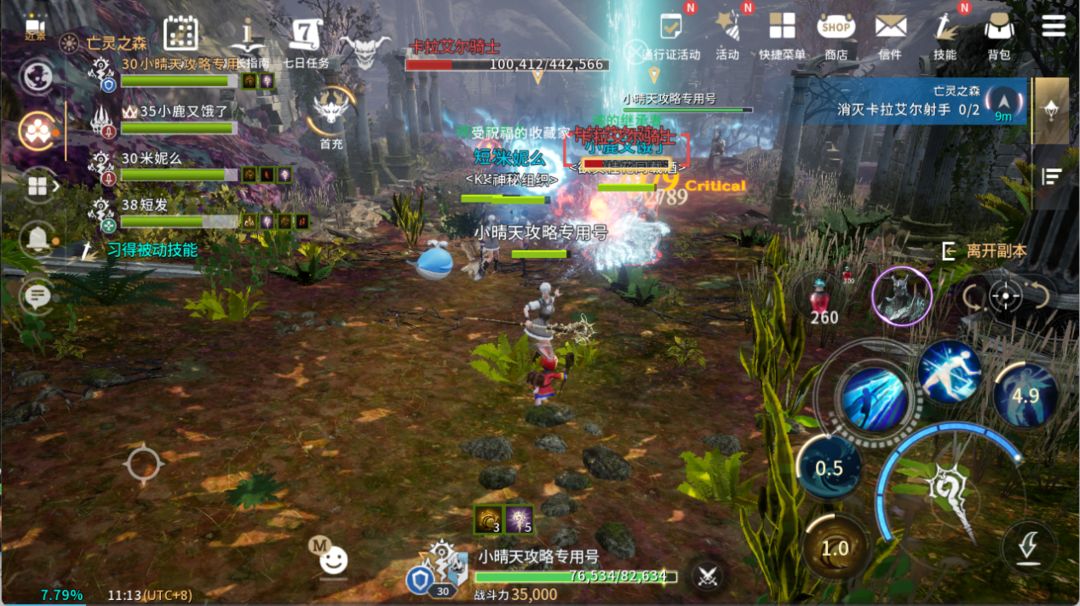Viewport: 1080px width, 606px height.
Task: Tap the main staff attack button
Action: [x=945, y=487]
